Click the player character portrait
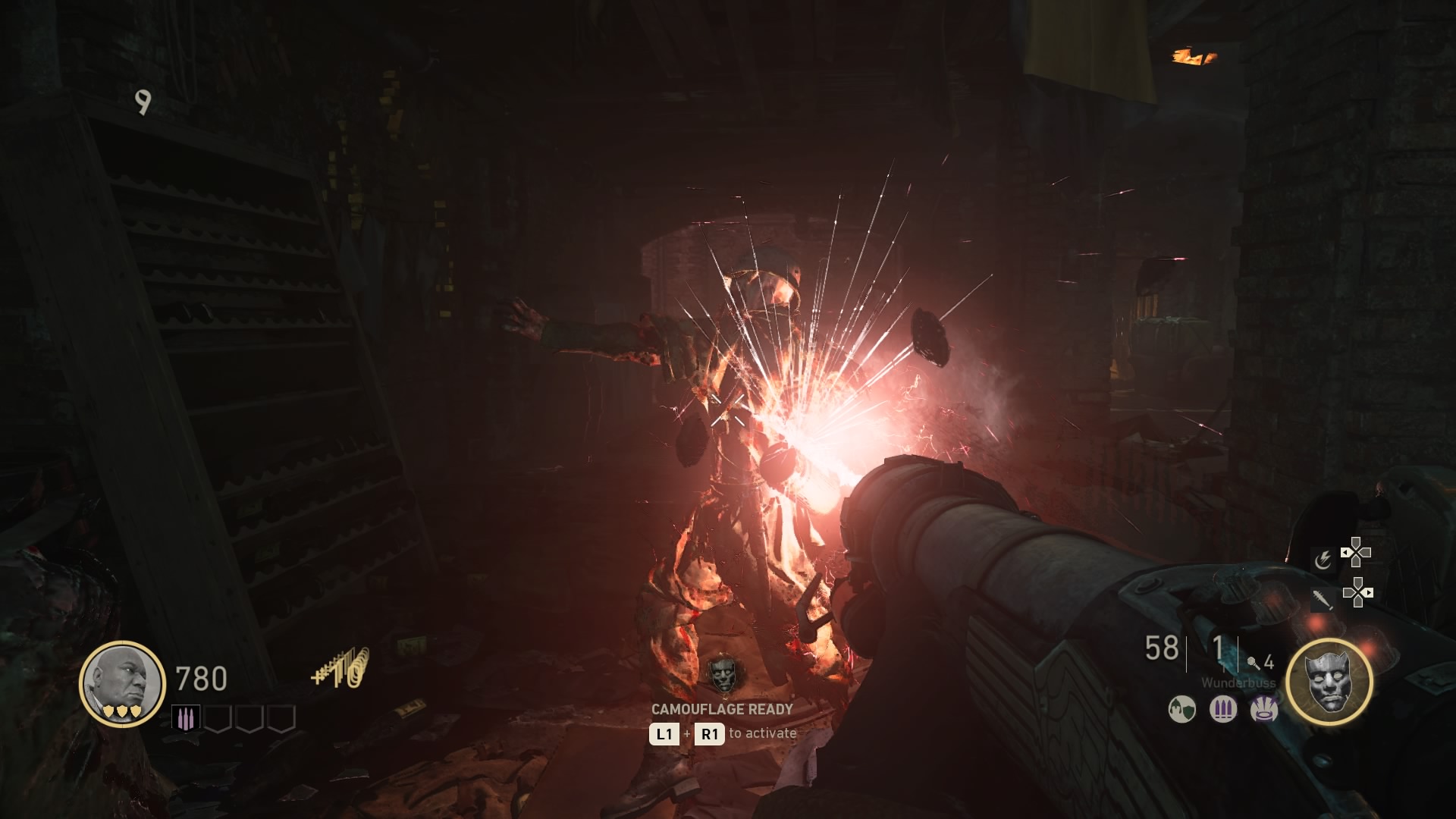Viewport: 1456px width, 819px height. pyautogui.click(x=122, y=682)
